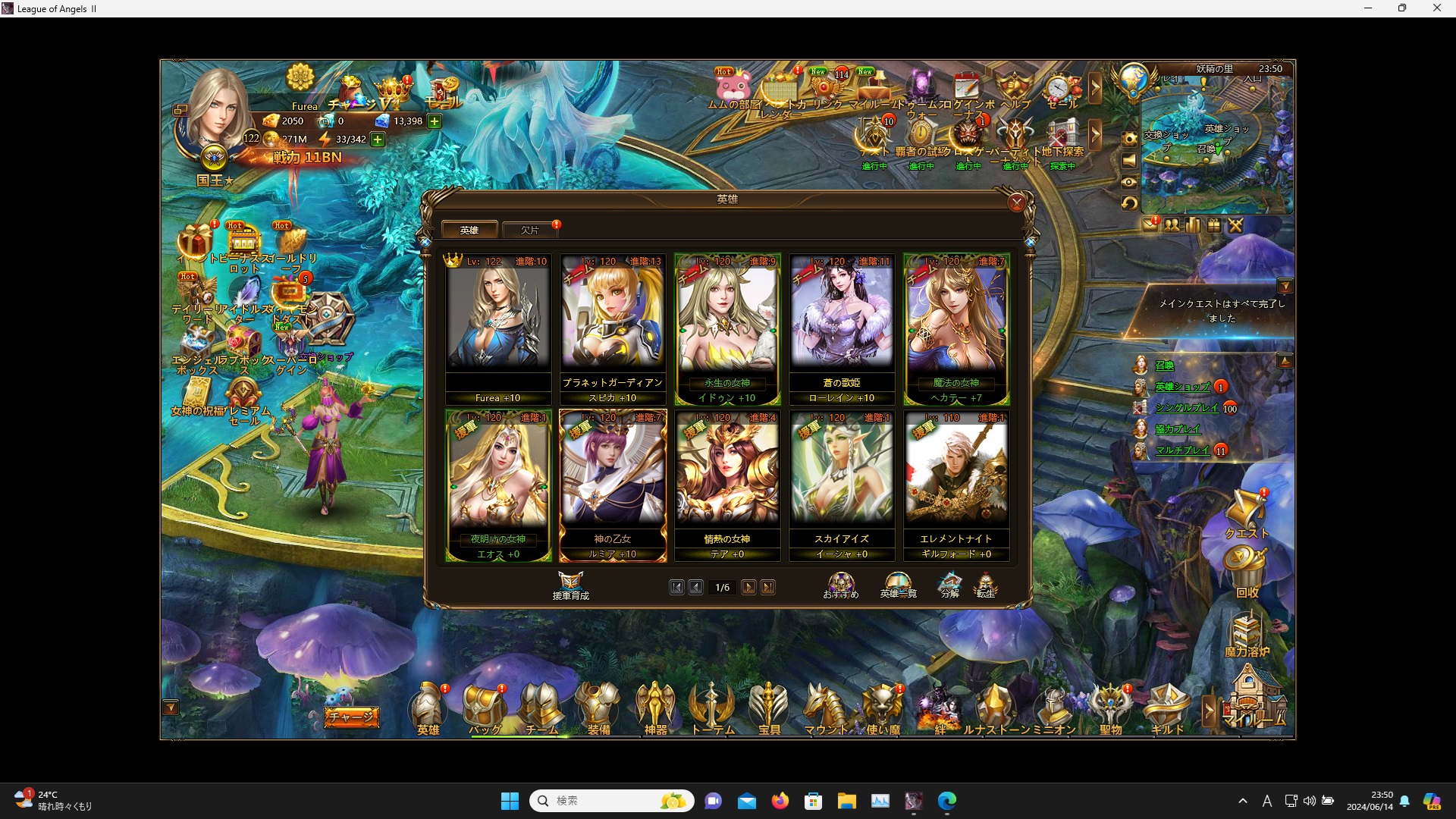Switch to the 欠片 tab

(530, 230)
